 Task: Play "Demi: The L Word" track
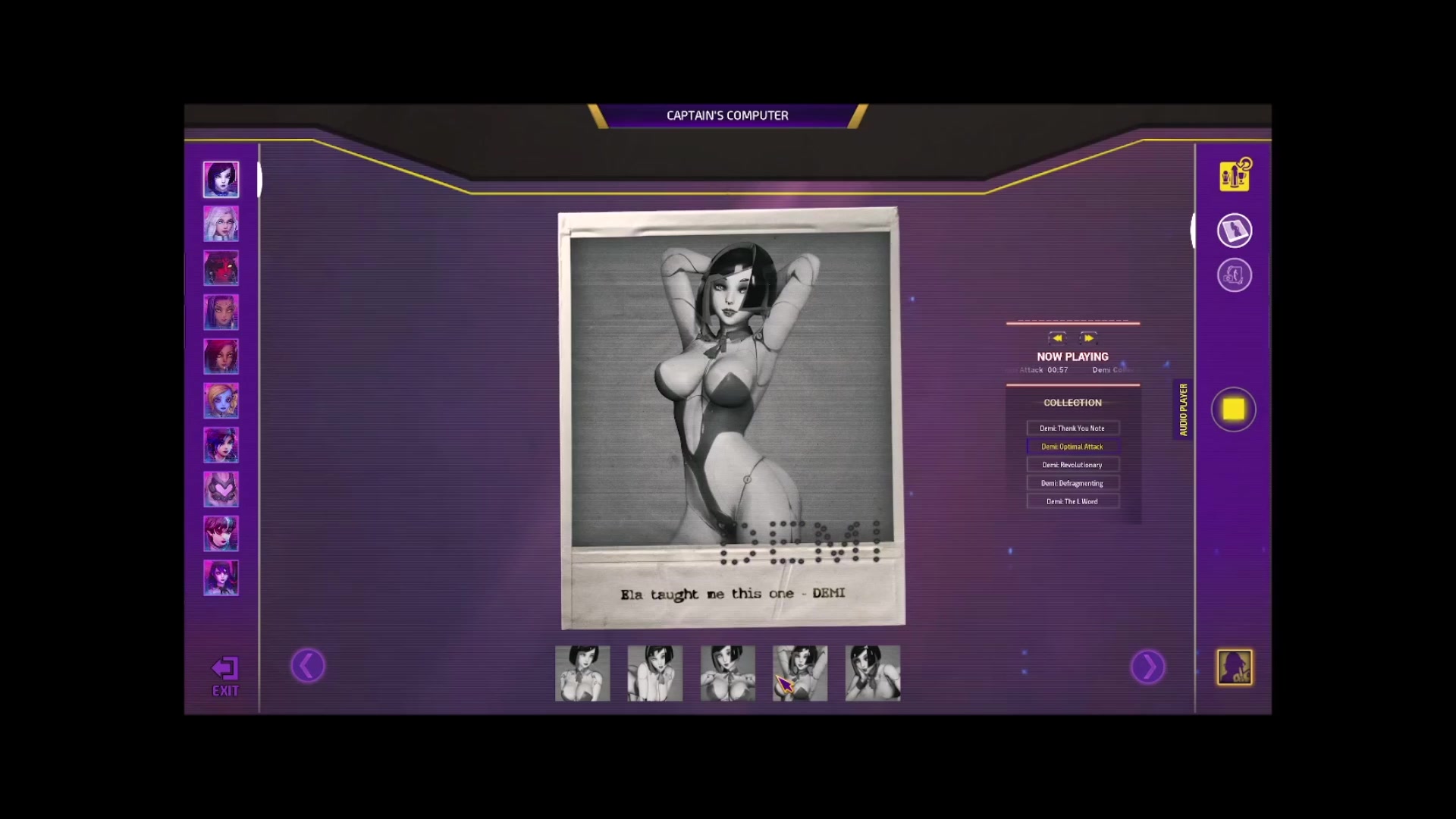pyautogui.click(x=1072, y=501)
